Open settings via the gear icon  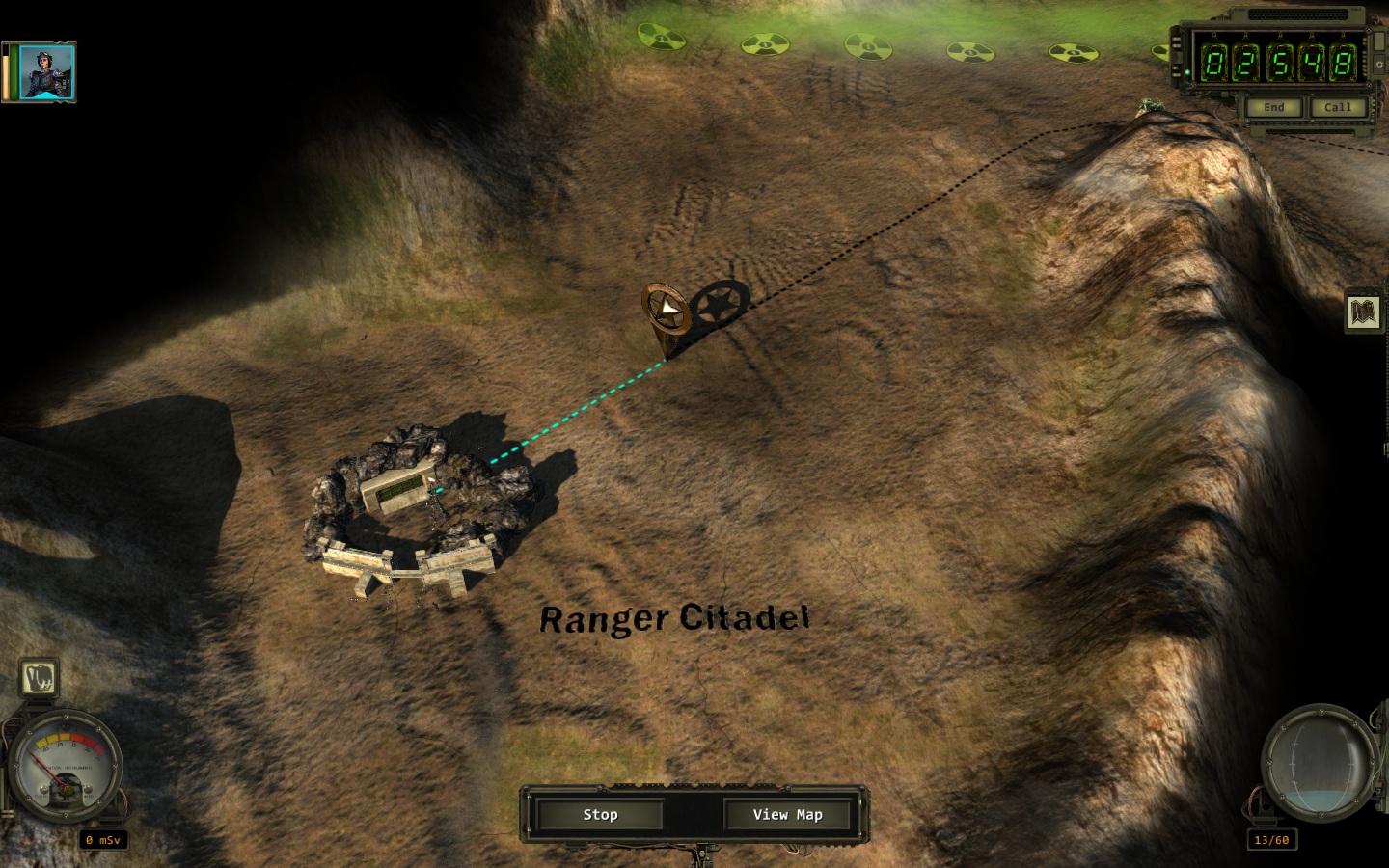click(x=1379, y=64)
